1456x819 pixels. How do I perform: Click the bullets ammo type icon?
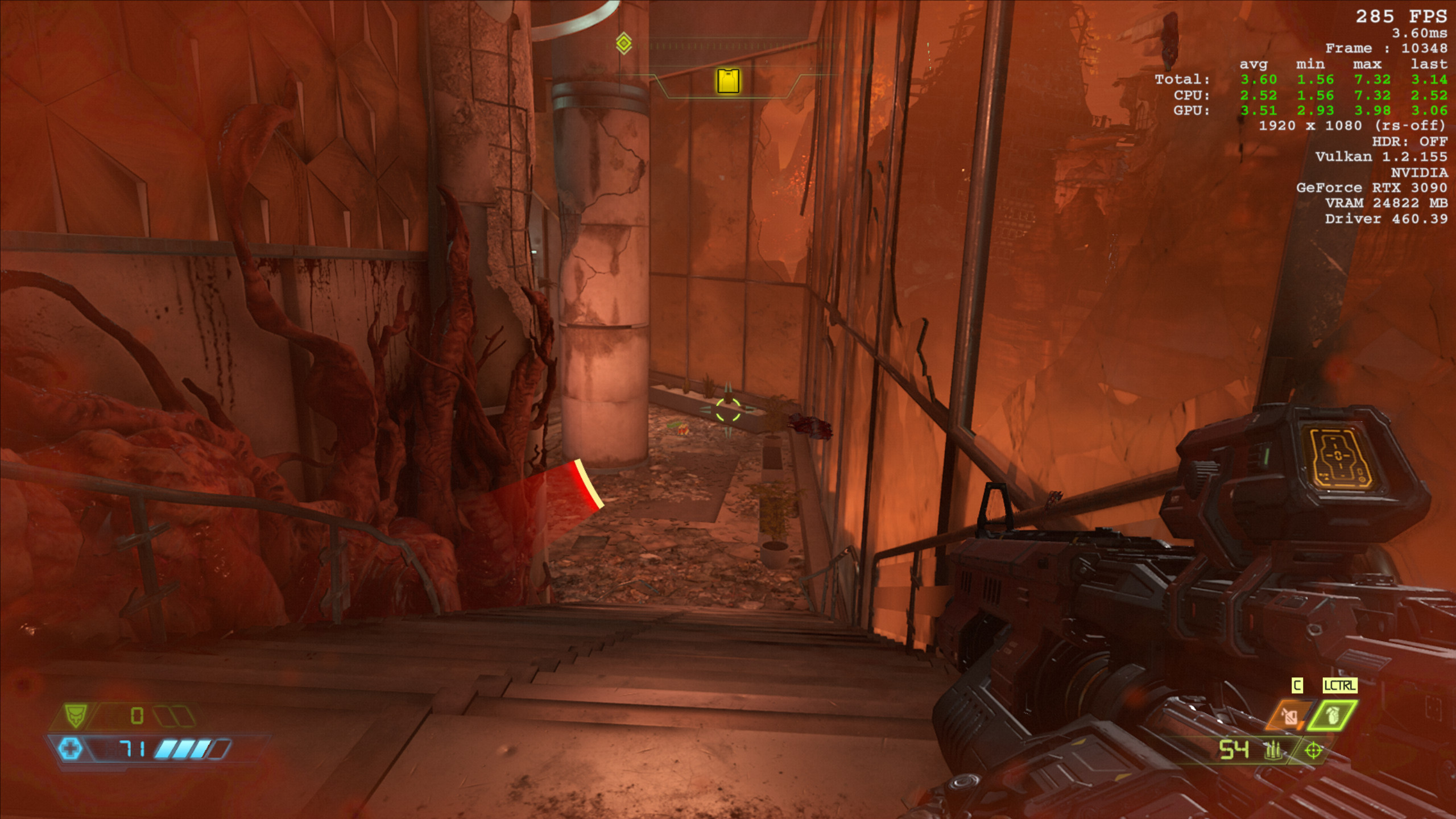click(x=1273, y=751)
